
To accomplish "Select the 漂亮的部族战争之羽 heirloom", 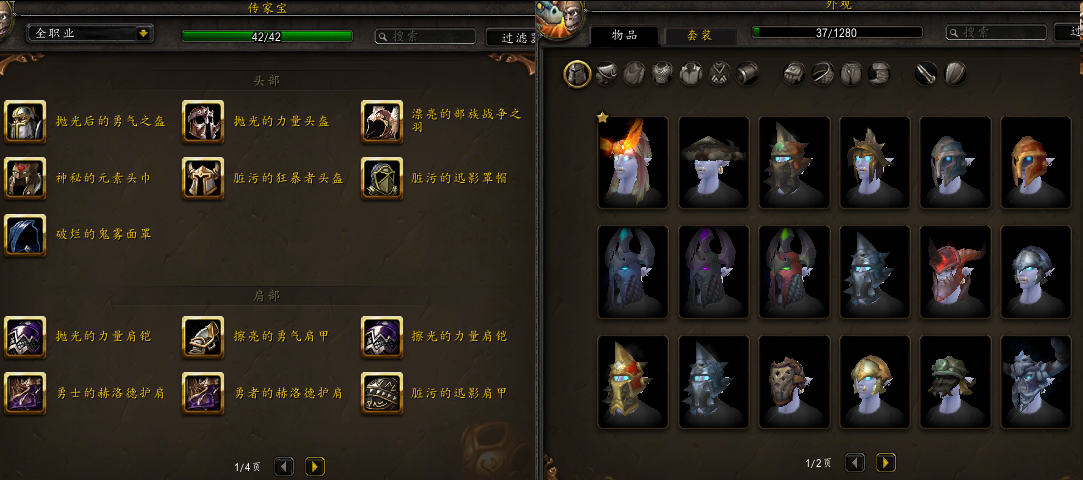I will (x=381, y=121).
